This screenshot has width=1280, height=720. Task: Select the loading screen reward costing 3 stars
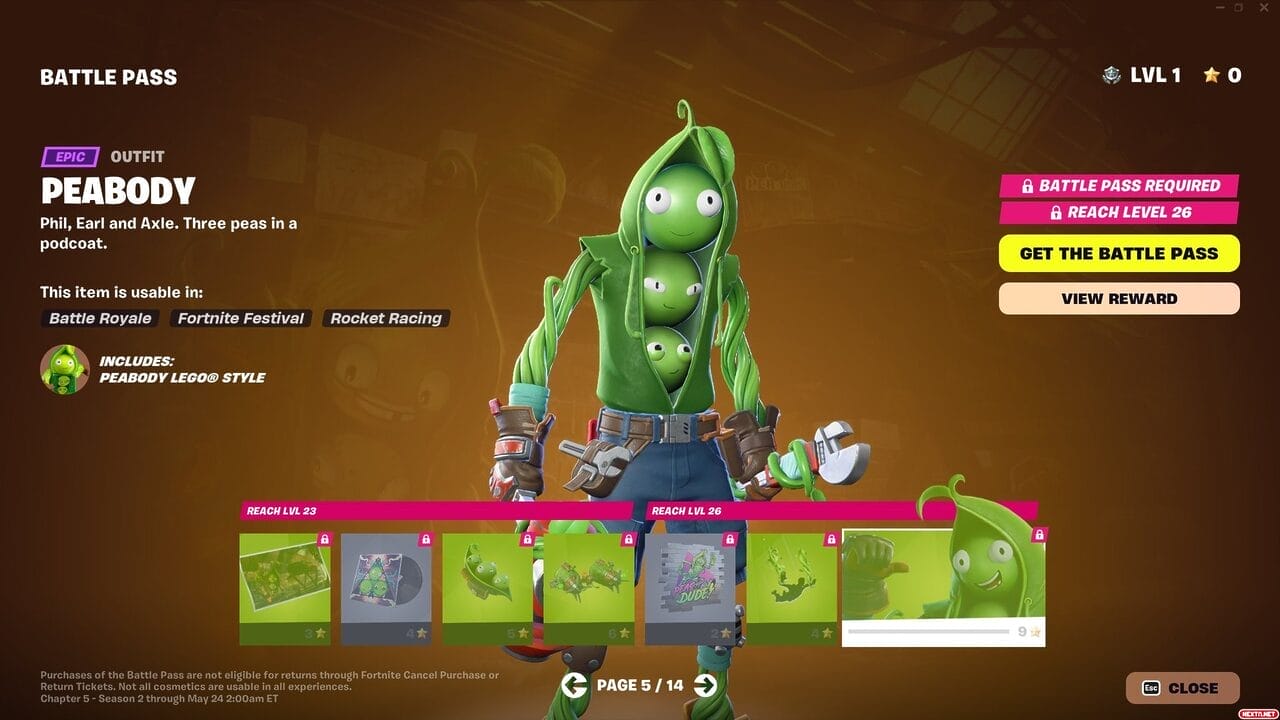tap(285, 589)
